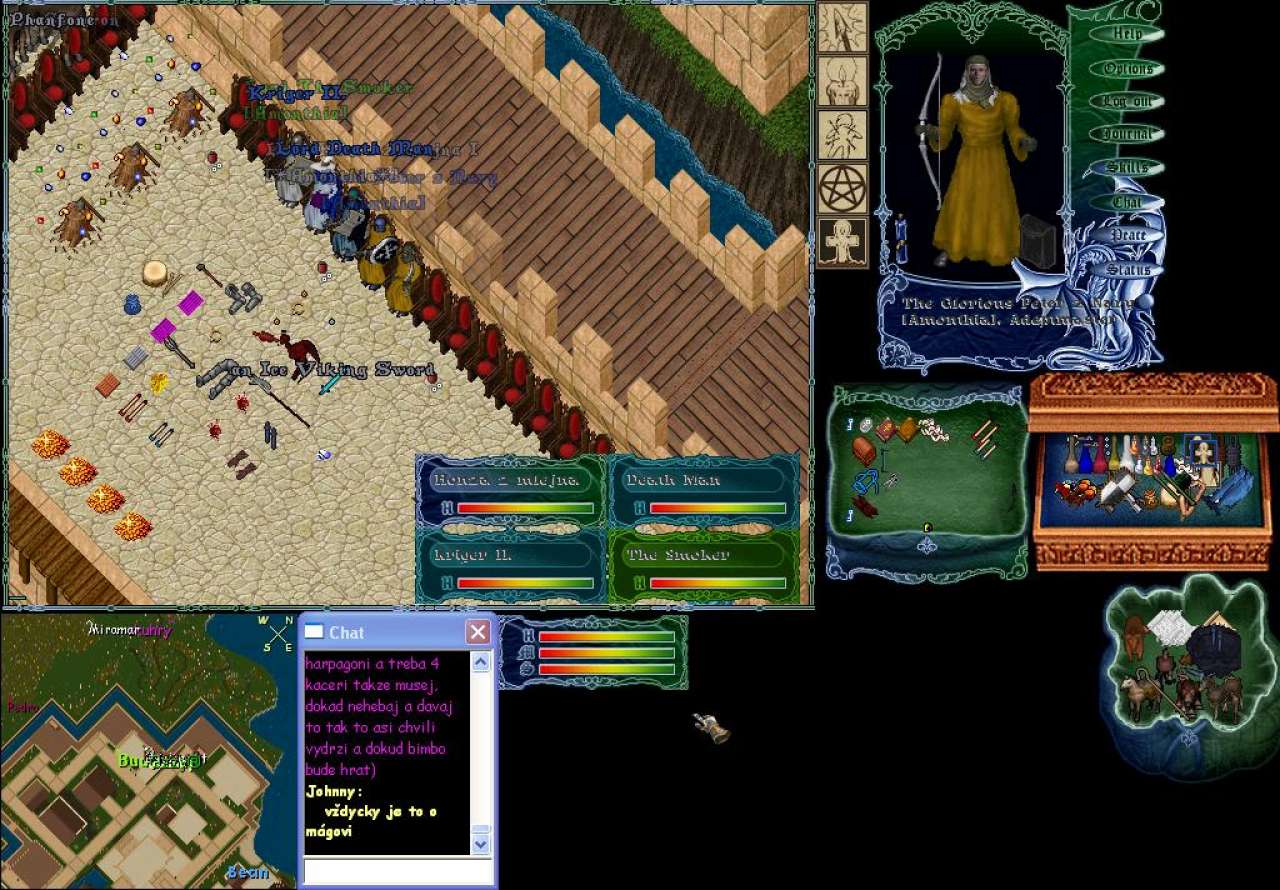Select the red spellbook in the backpack
This screenshot has height=890, width=1280.
[886, 430]
